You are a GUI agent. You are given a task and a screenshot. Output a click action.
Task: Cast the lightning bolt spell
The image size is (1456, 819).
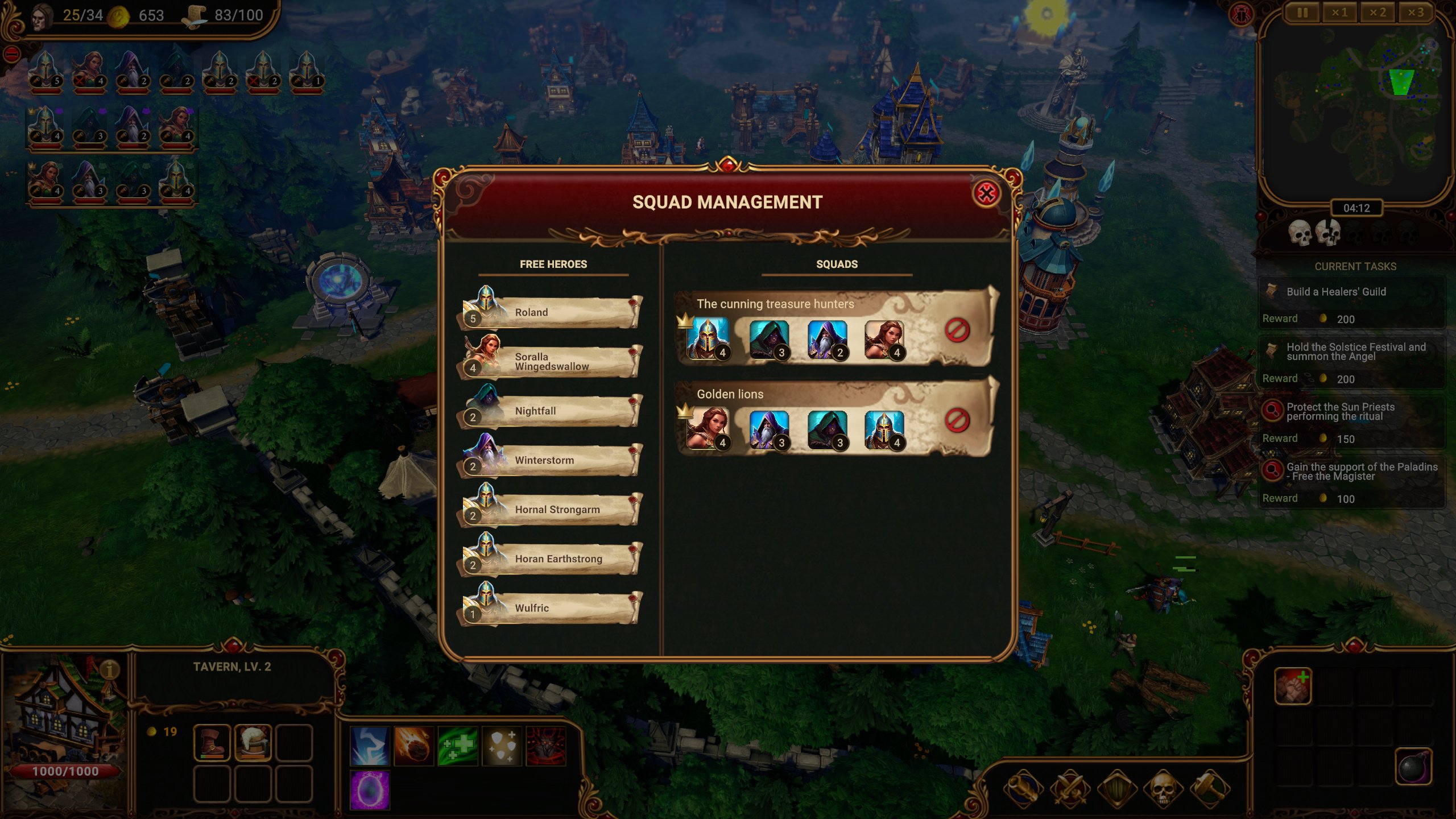[370, 746]
